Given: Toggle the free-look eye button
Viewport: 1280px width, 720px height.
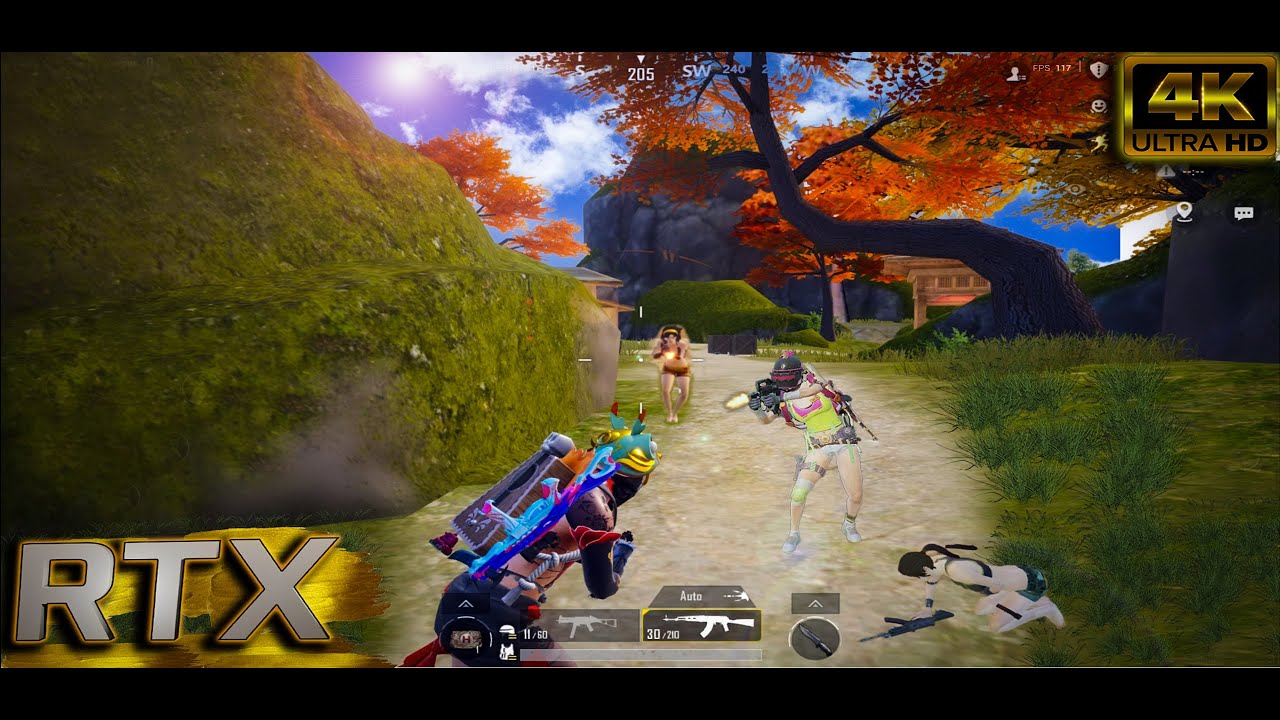Looking at the screenshot, I should (x=1075, y=187).
